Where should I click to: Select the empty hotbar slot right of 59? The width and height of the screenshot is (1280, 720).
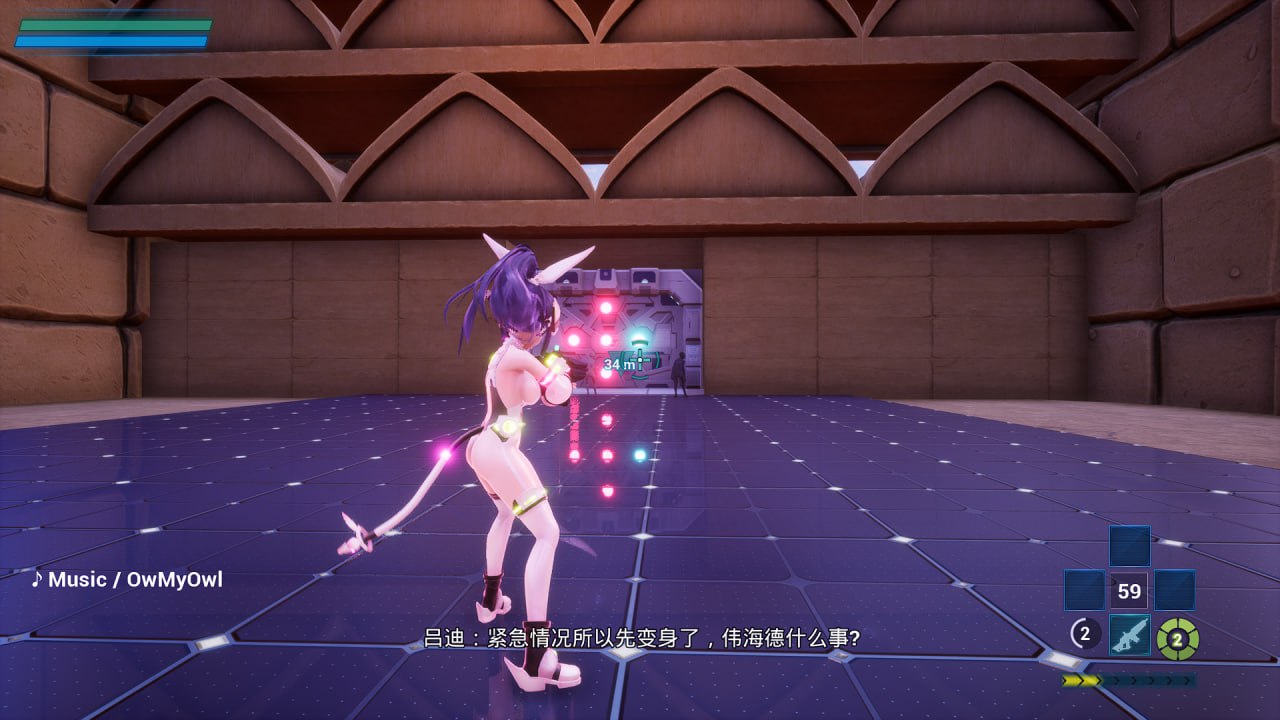(1175, 589)
